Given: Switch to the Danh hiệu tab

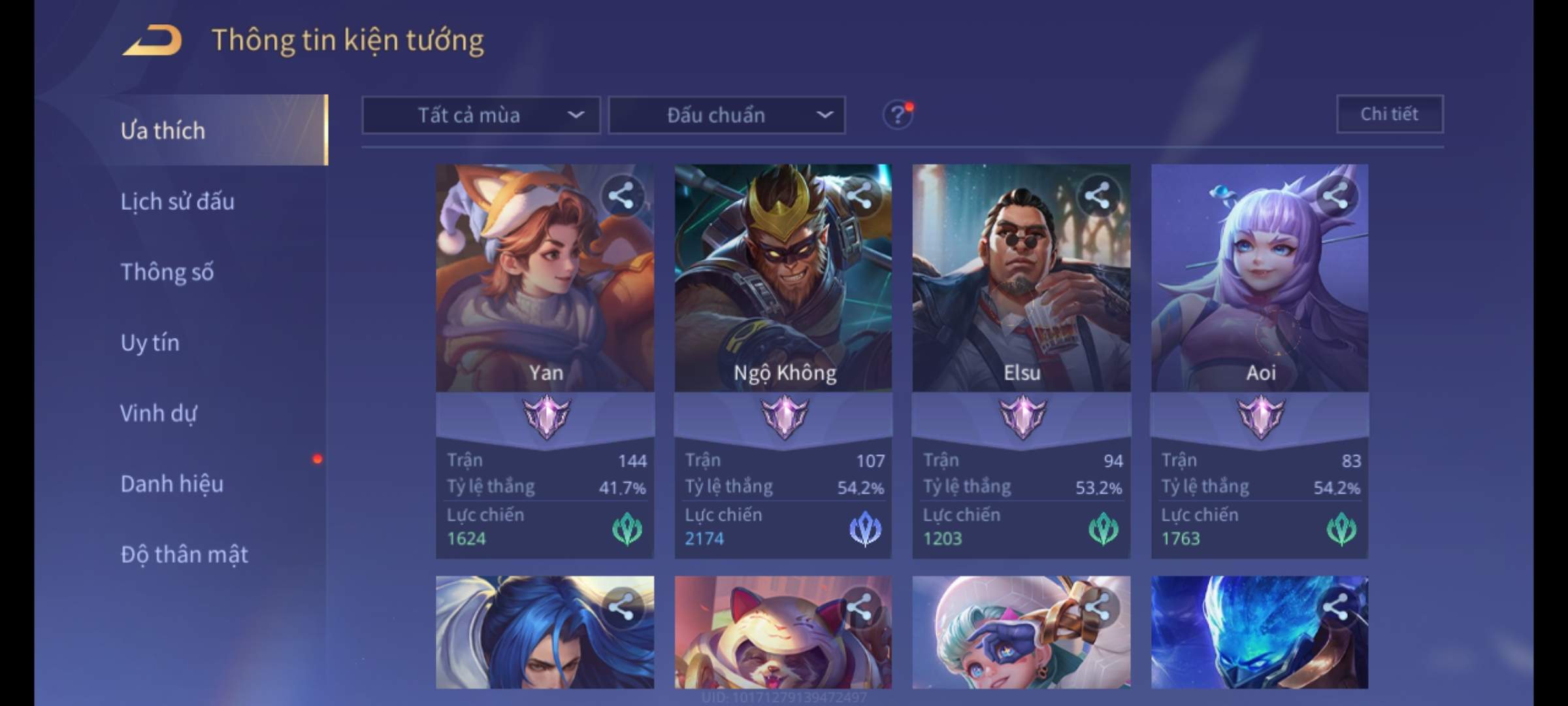Looking at the screenshot, I should 172,484.
